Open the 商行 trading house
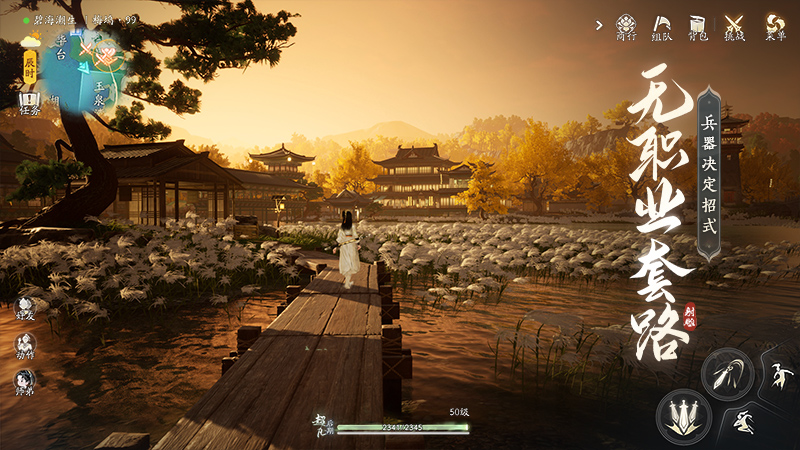The height and width of the screenshot is (450, 800). (x=626, y=26)
